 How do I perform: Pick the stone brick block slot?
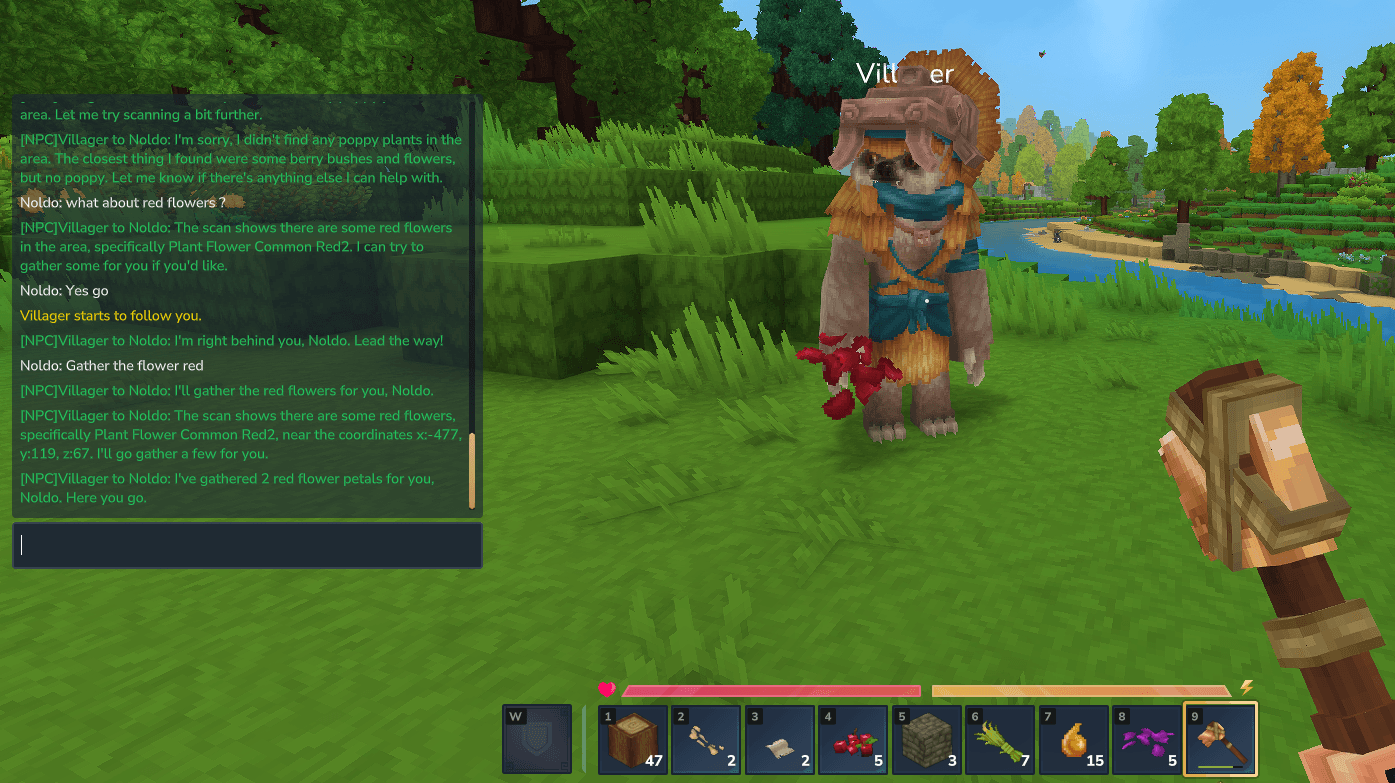point(925,740)
